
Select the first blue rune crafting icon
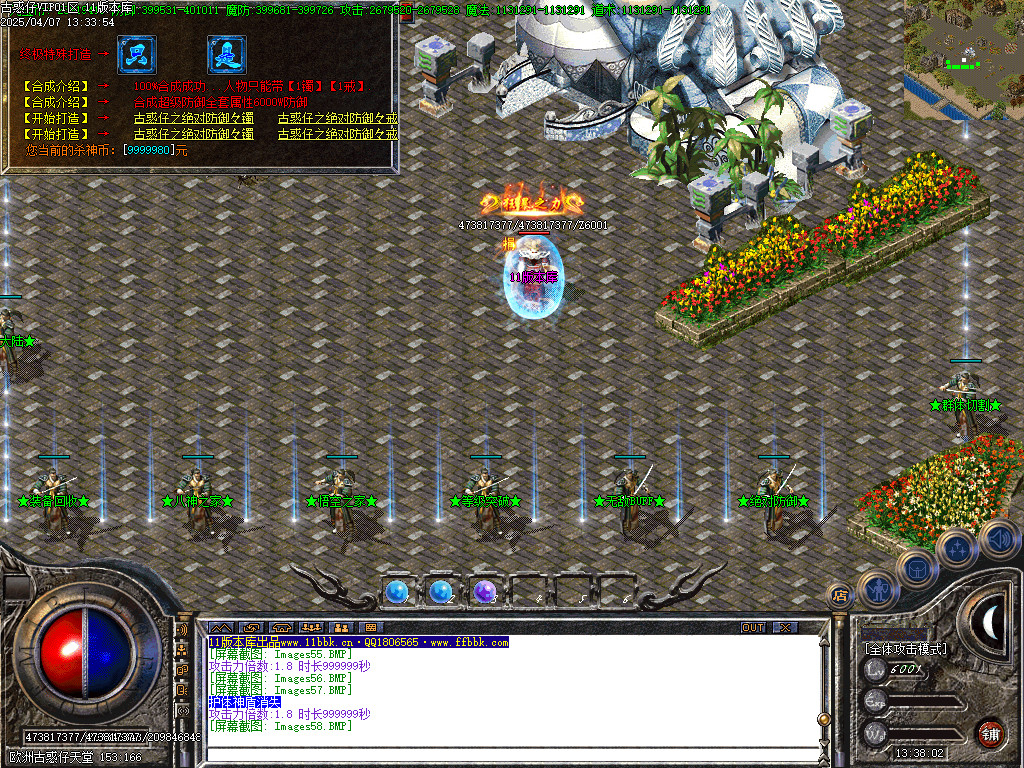[x=136, y=55]
